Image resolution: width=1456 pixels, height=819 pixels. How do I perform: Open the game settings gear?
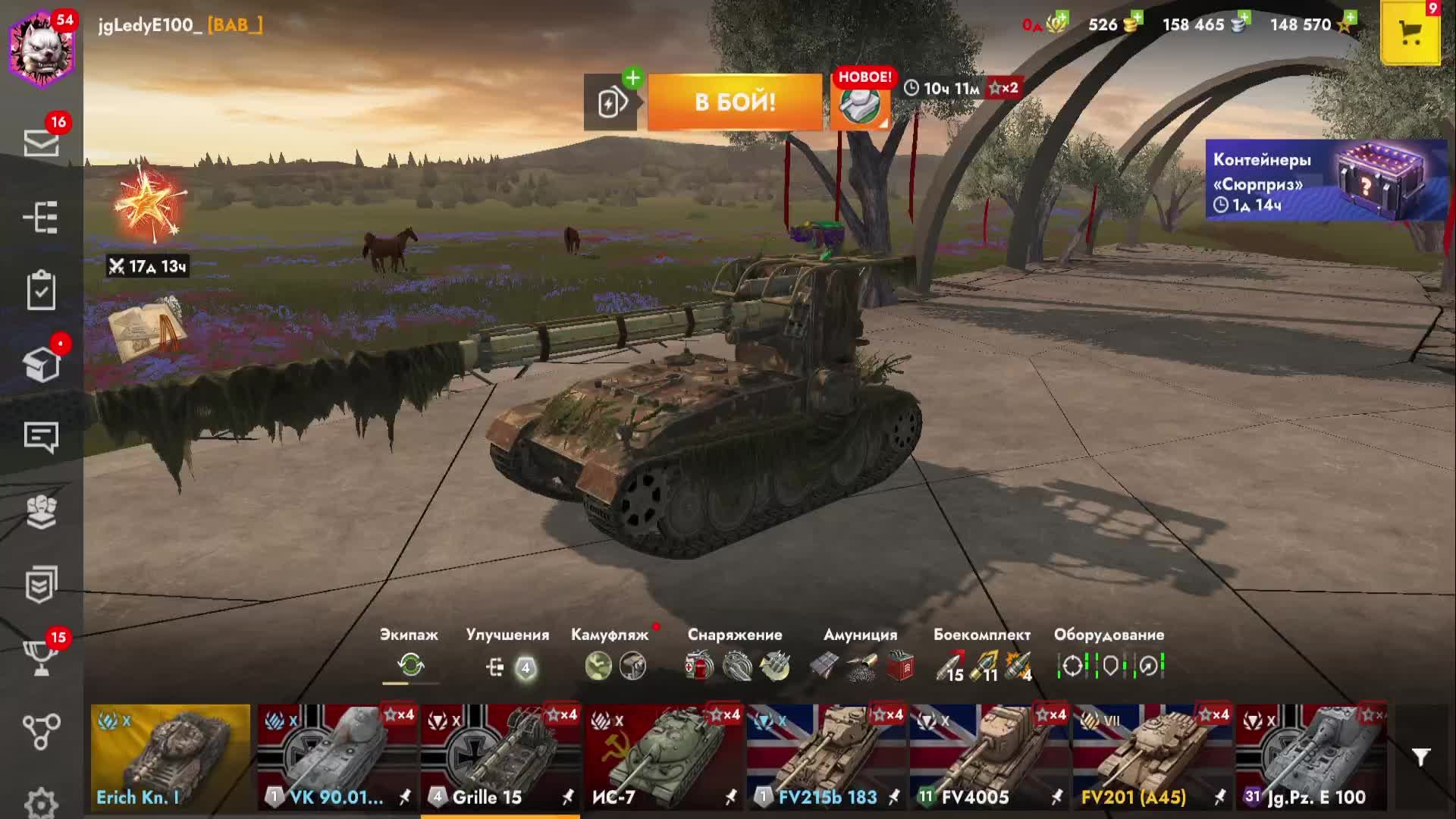point(41,802)
